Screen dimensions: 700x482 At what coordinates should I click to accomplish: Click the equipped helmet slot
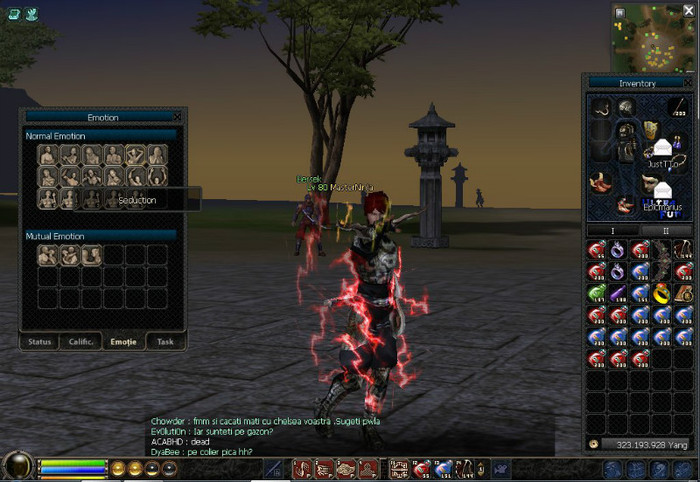pos(627,107)
